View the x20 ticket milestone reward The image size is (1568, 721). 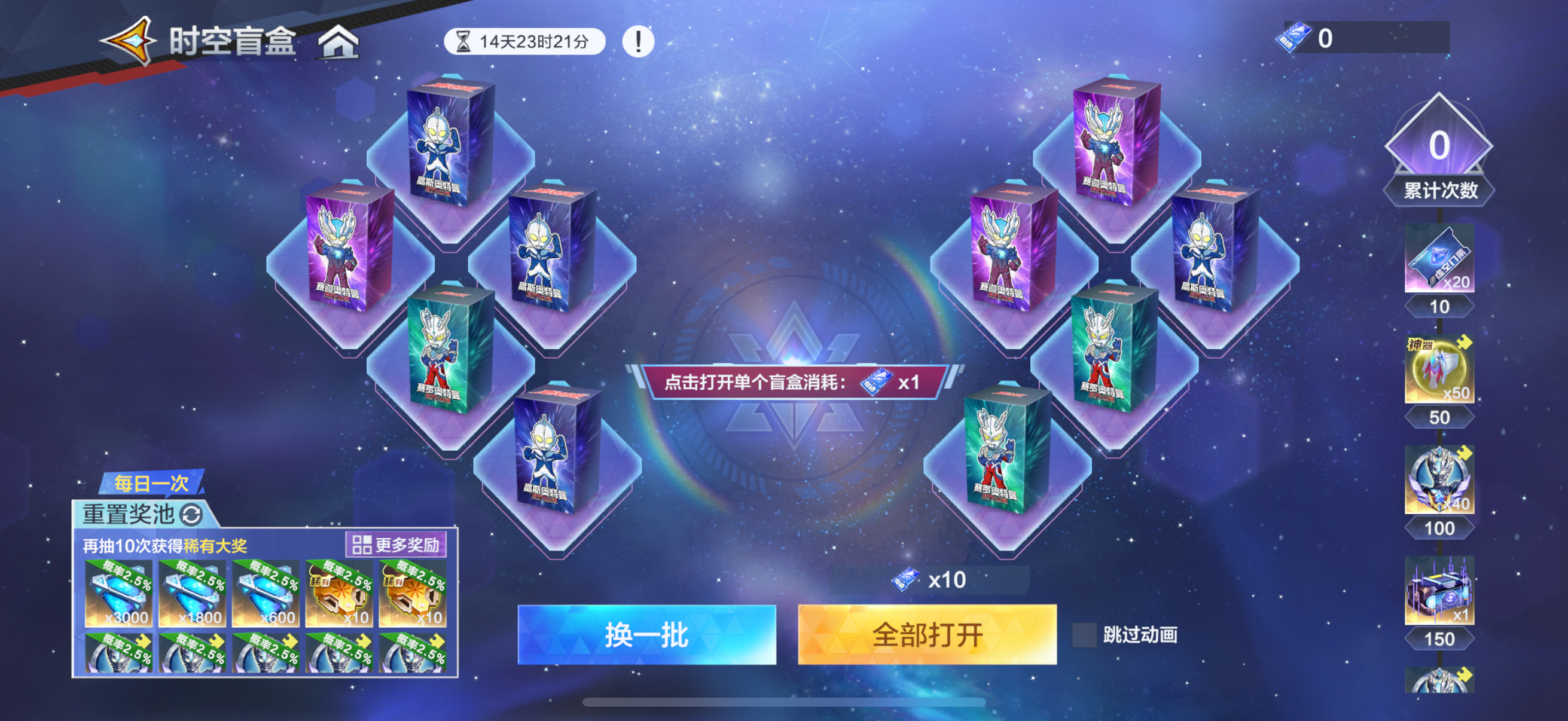point(1439,258)
